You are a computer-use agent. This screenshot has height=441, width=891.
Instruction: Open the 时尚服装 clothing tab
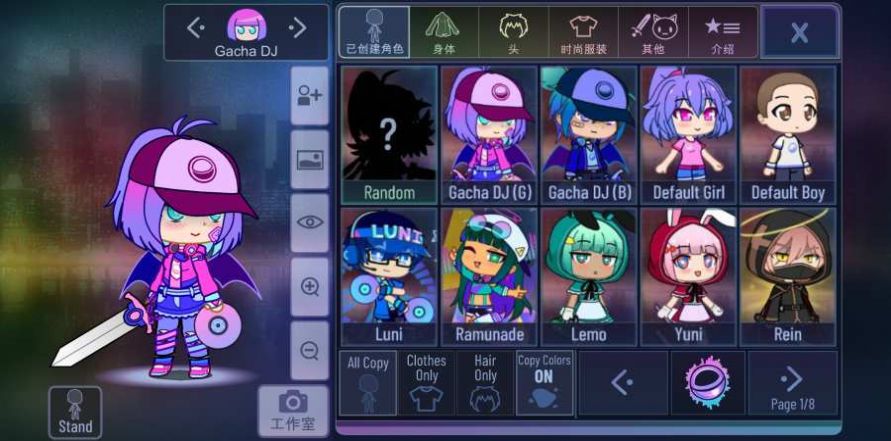tap(583, 32)
